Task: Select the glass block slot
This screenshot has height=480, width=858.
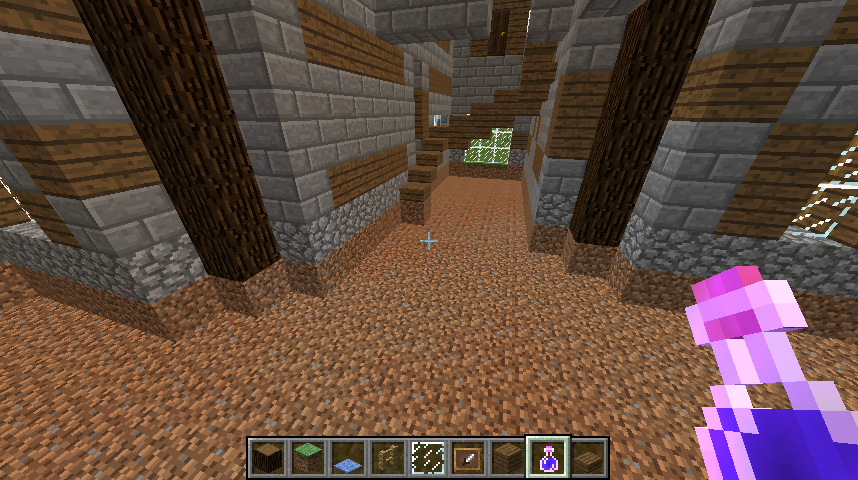Action: pyautogui.click(x=428, y=457)
